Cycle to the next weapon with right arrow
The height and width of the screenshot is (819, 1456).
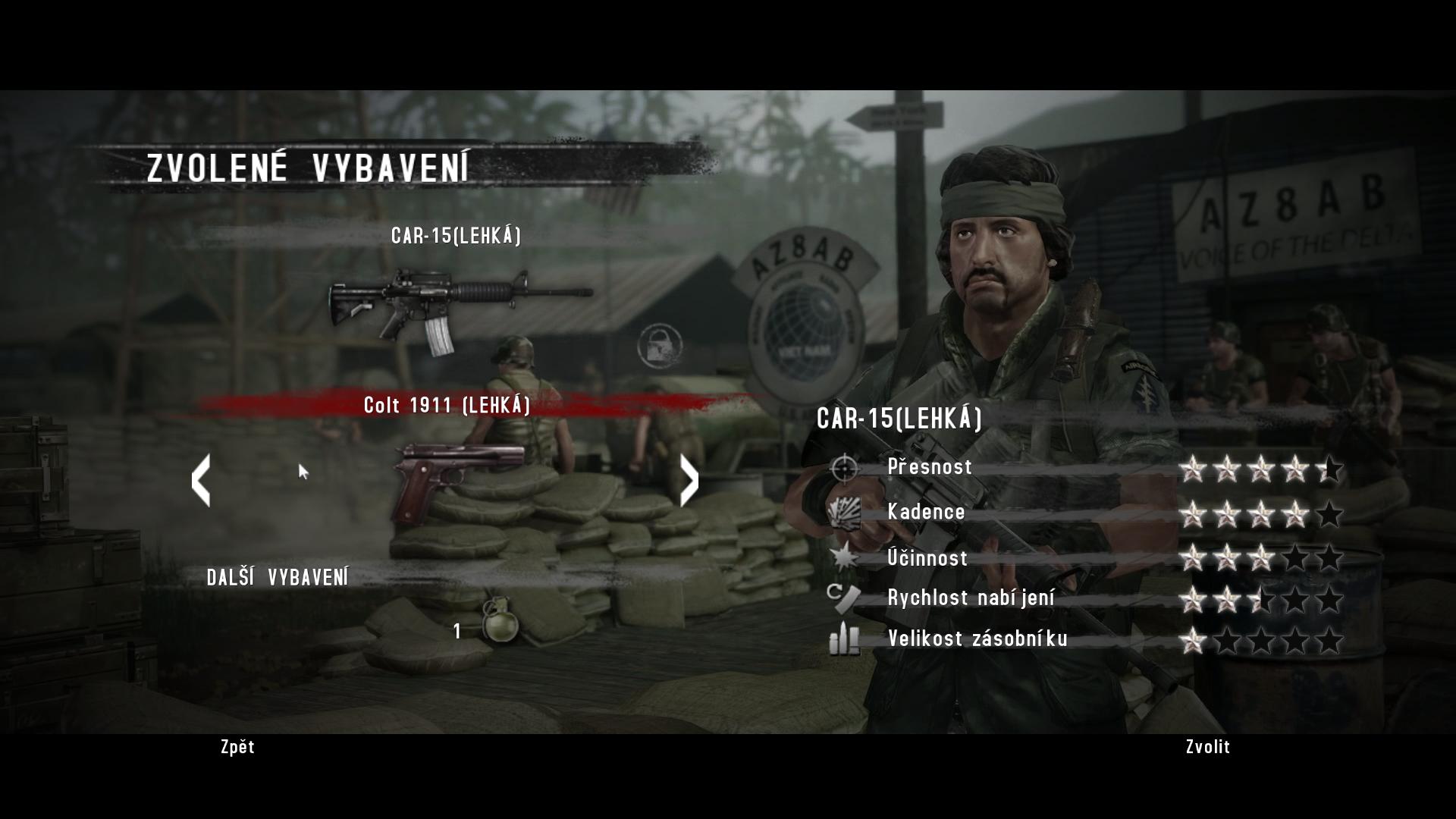pos(689,480)
